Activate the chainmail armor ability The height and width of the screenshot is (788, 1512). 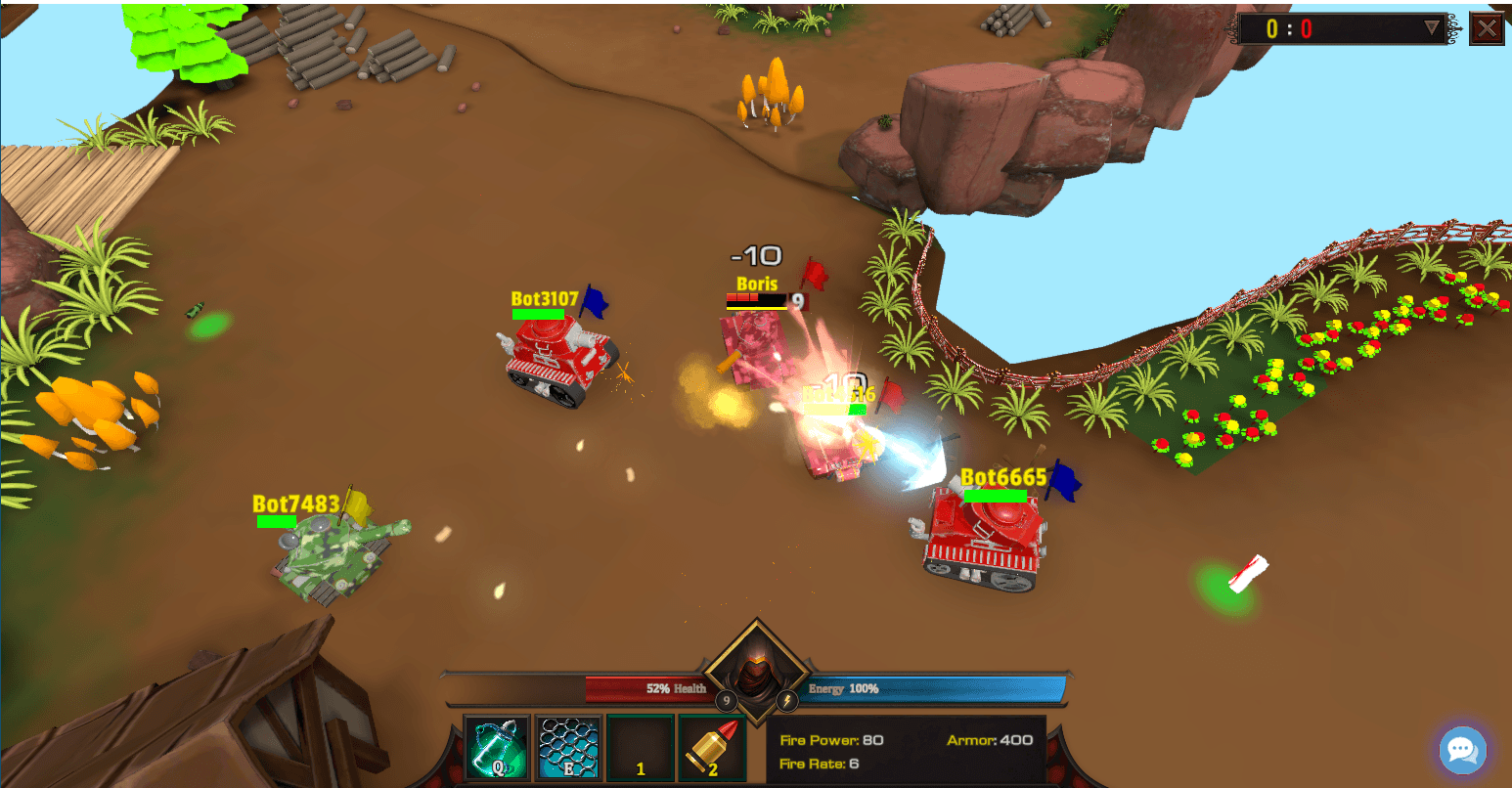[567, 749]
